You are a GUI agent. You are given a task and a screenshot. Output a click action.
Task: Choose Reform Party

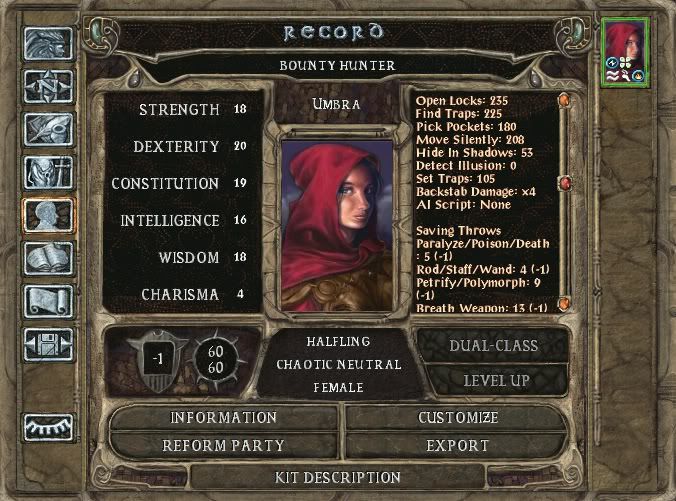(223, 445)
